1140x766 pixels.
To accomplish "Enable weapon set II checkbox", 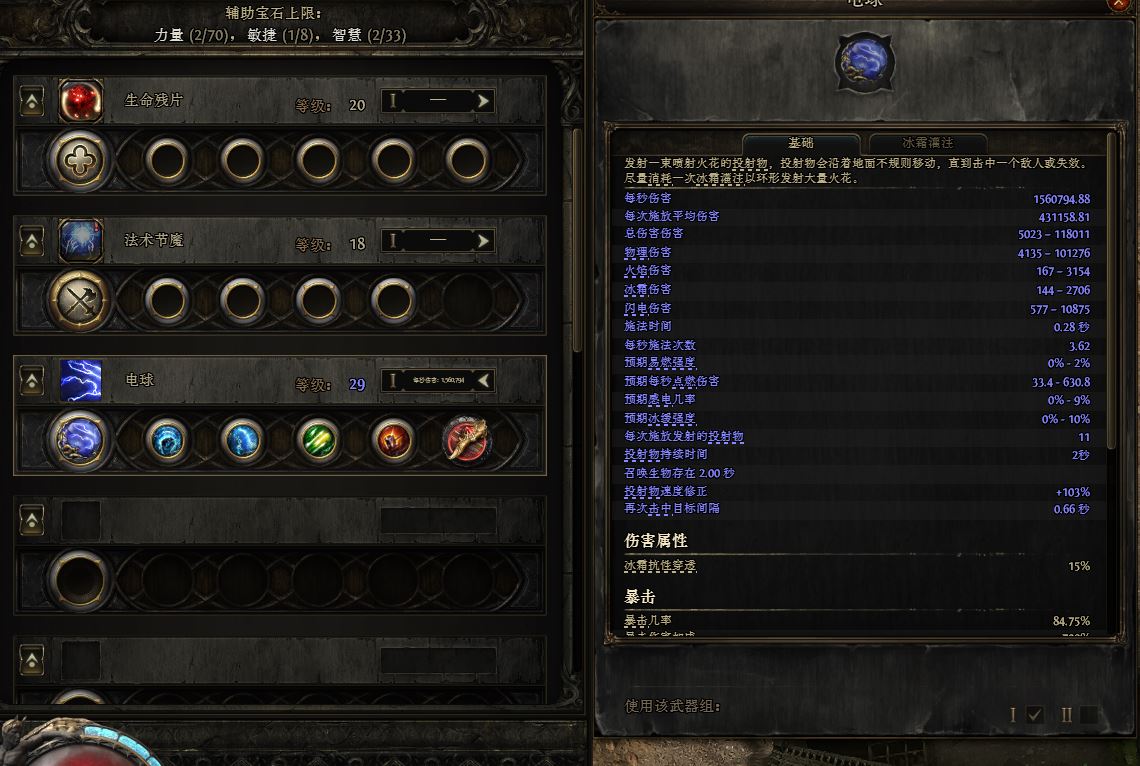I will click(1088, 714).
